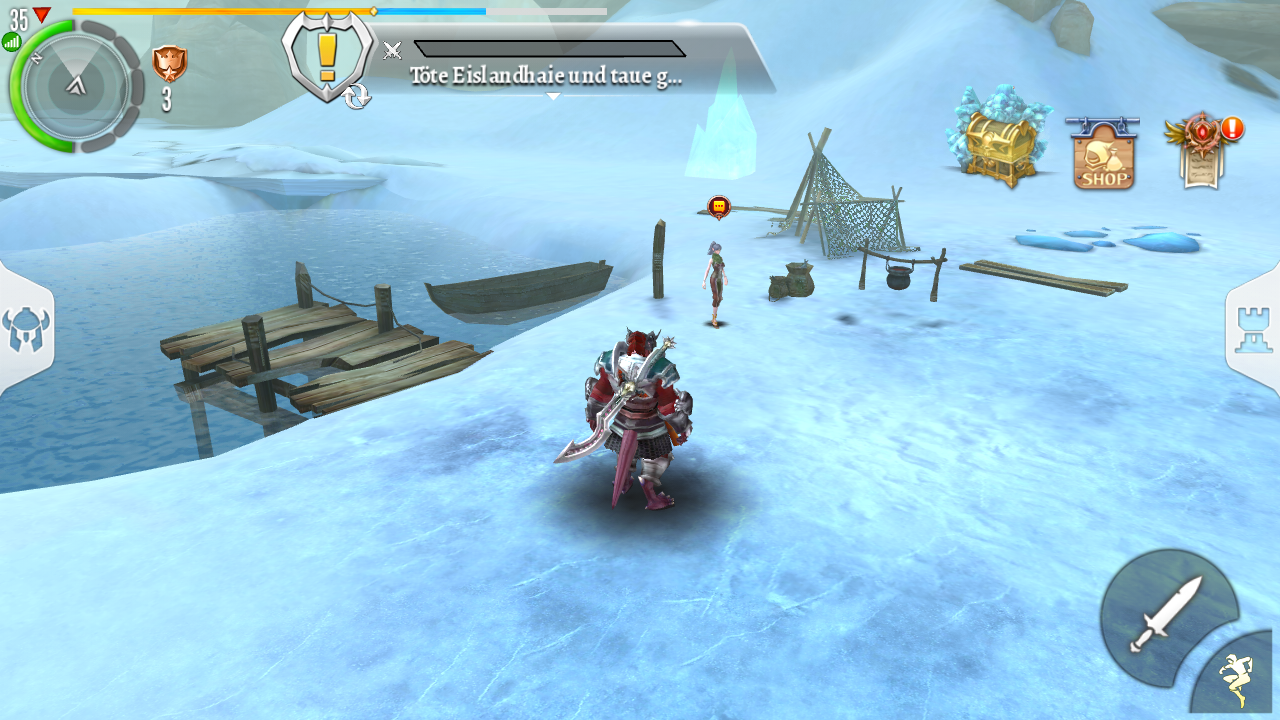
Task: Open the 'Töte Eislandhaie' quest tracker
Action: point(546,76)
